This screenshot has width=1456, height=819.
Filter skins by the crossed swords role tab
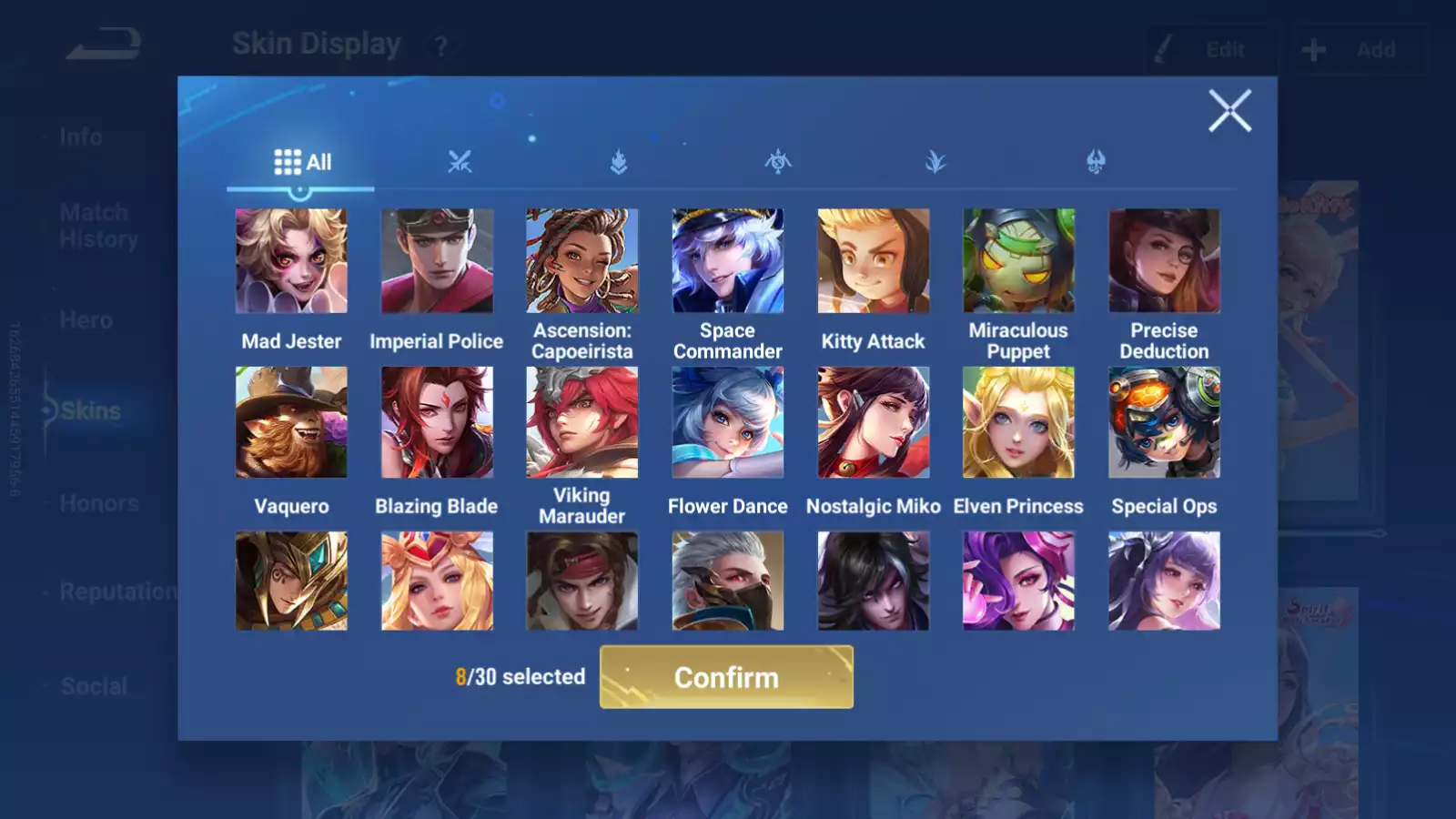pos(460,163)
